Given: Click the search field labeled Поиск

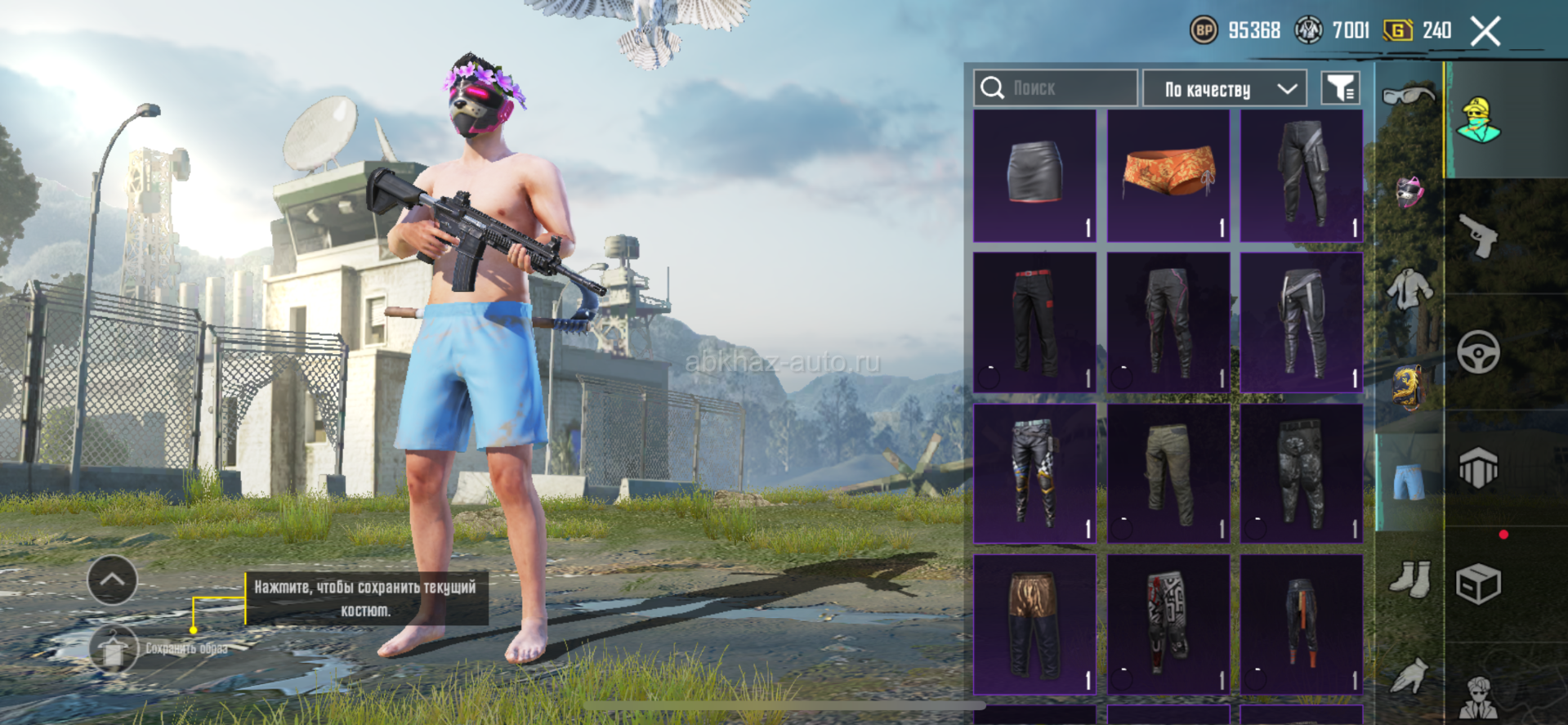Looking at the screenshot, I should click(x=1055, y=88).
